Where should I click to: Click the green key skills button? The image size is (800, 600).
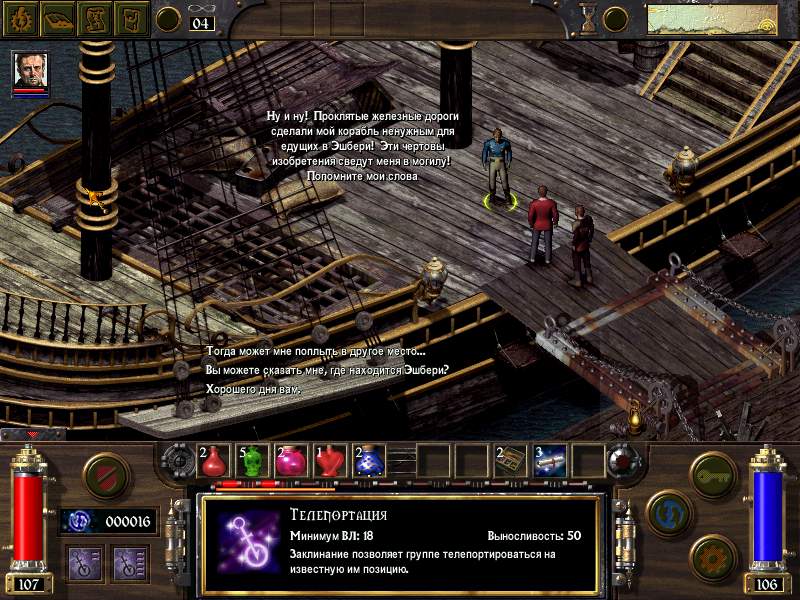(713, 473)
